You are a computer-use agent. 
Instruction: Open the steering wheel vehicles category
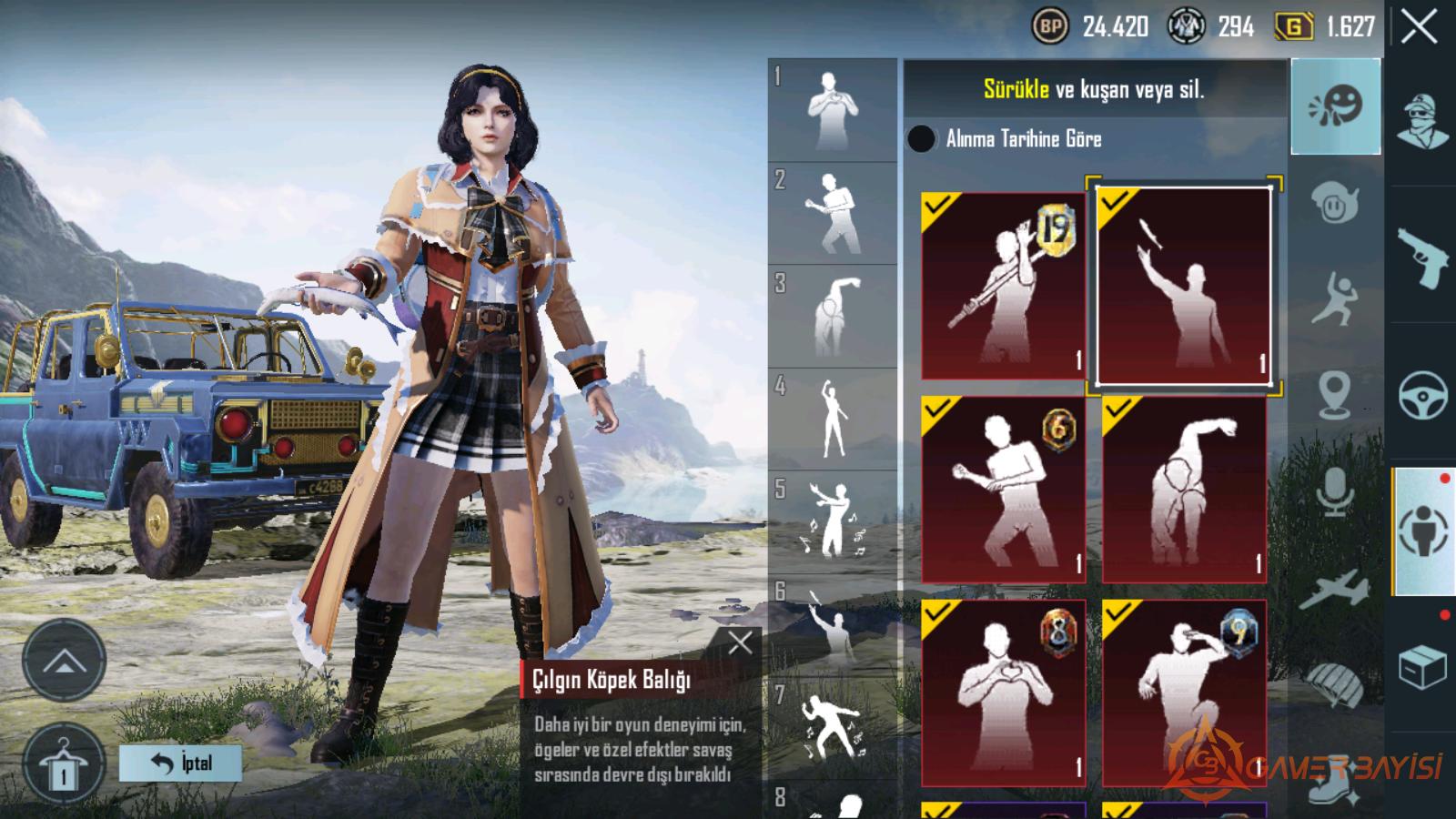pyautogui.click(x=1423, y=394)
